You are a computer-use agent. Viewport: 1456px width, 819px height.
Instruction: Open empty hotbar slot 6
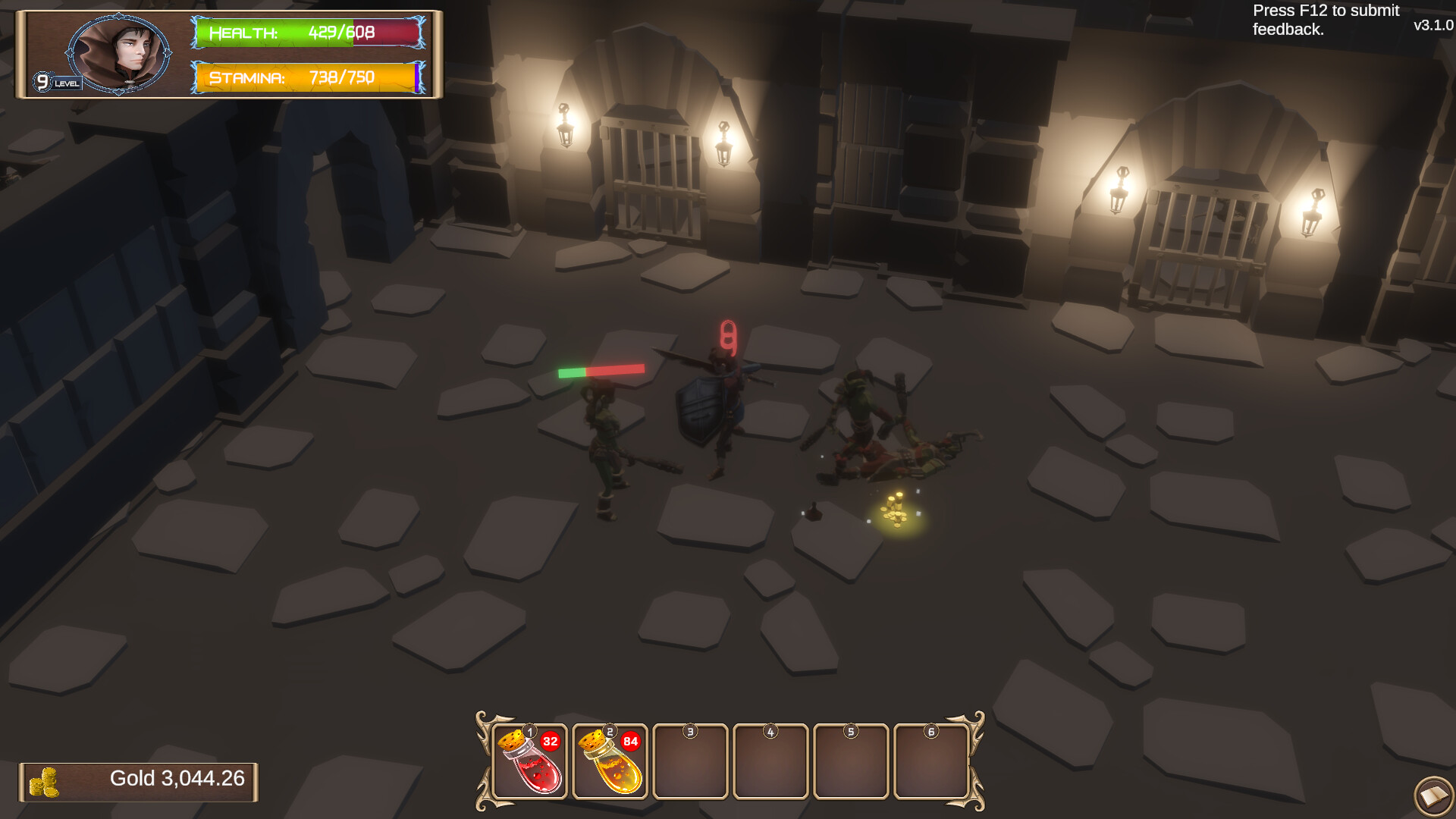coord(931,762)
